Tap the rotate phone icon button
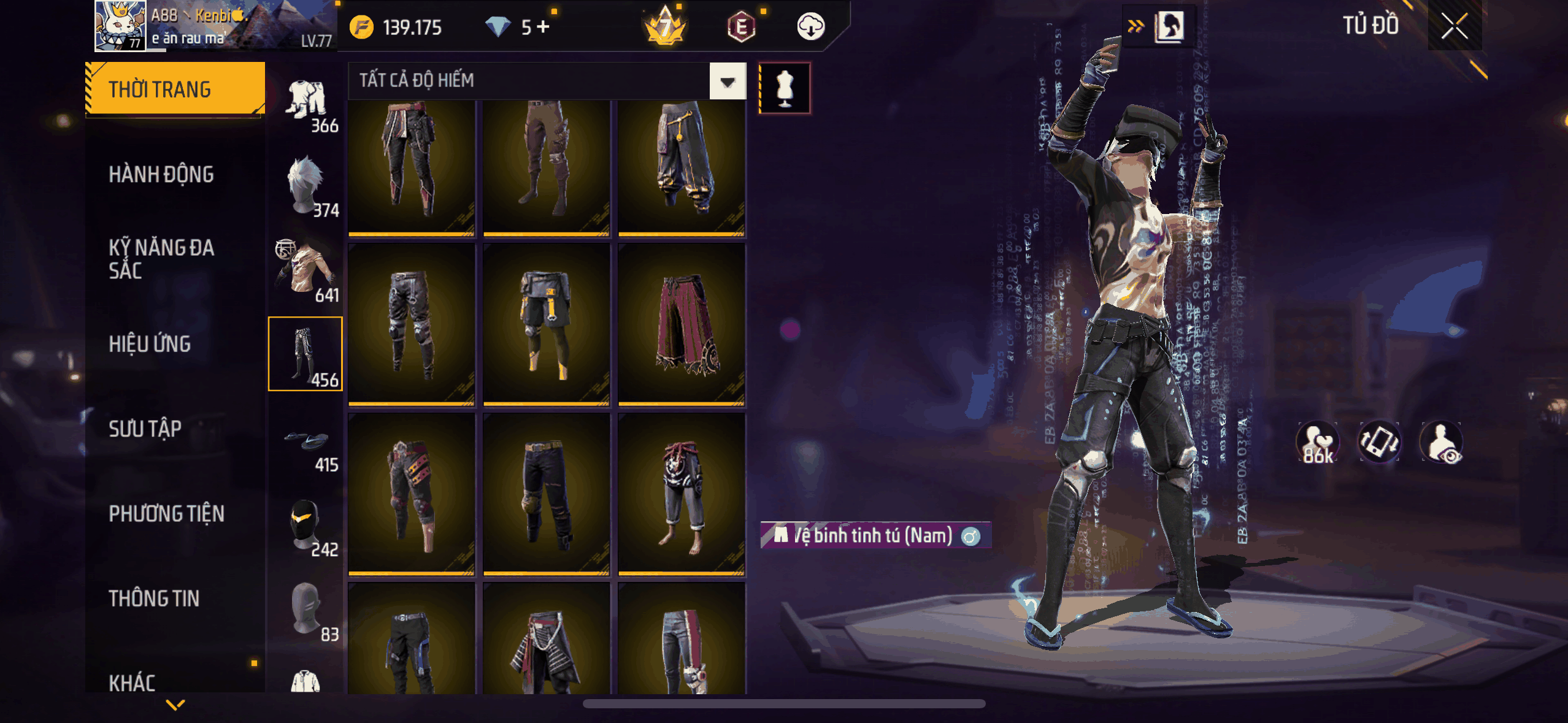This screenshot has width=1568, height=723. 1378,442
